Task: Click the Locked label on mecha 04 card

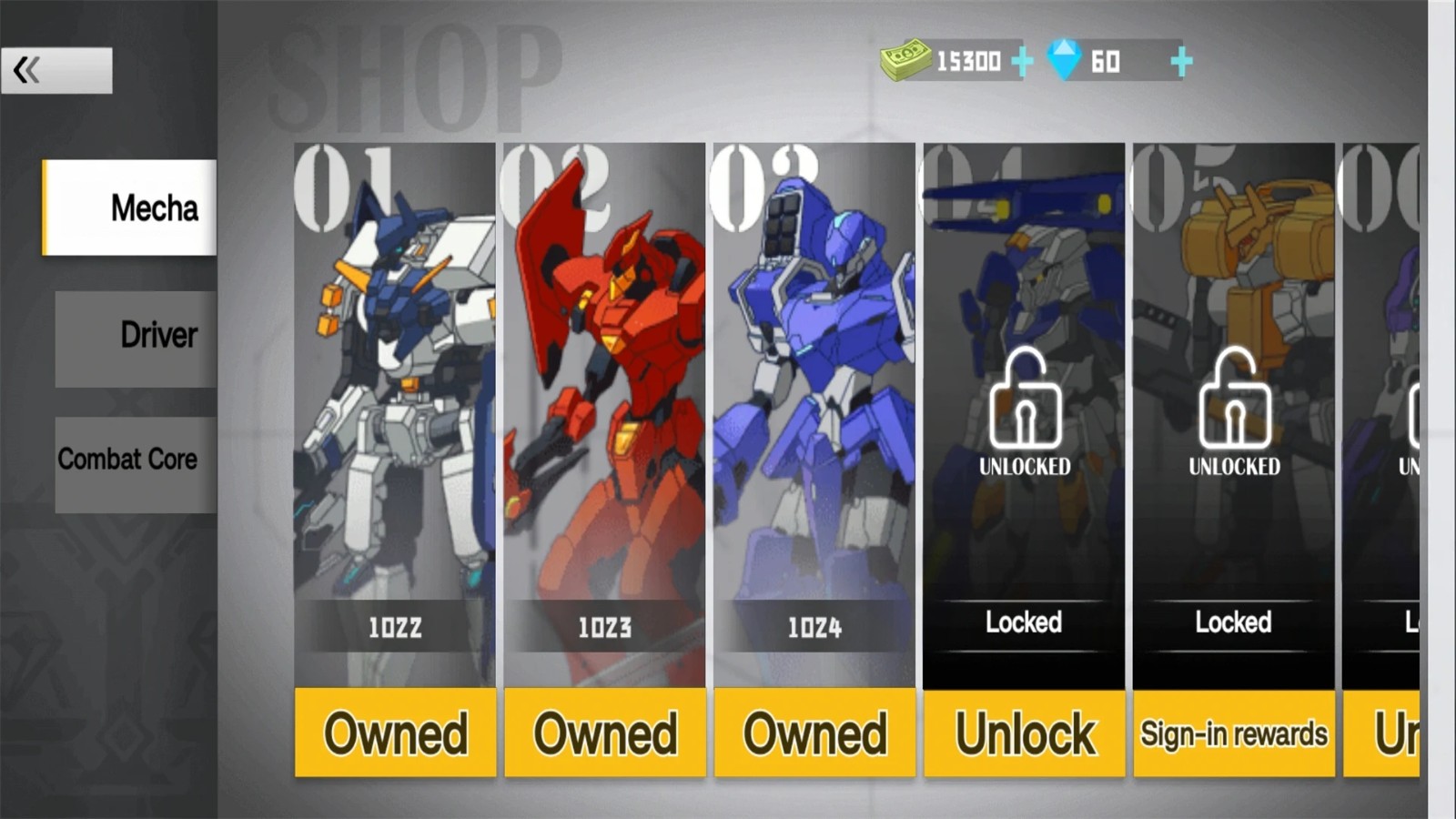Action: click(x=1024, y=622)
